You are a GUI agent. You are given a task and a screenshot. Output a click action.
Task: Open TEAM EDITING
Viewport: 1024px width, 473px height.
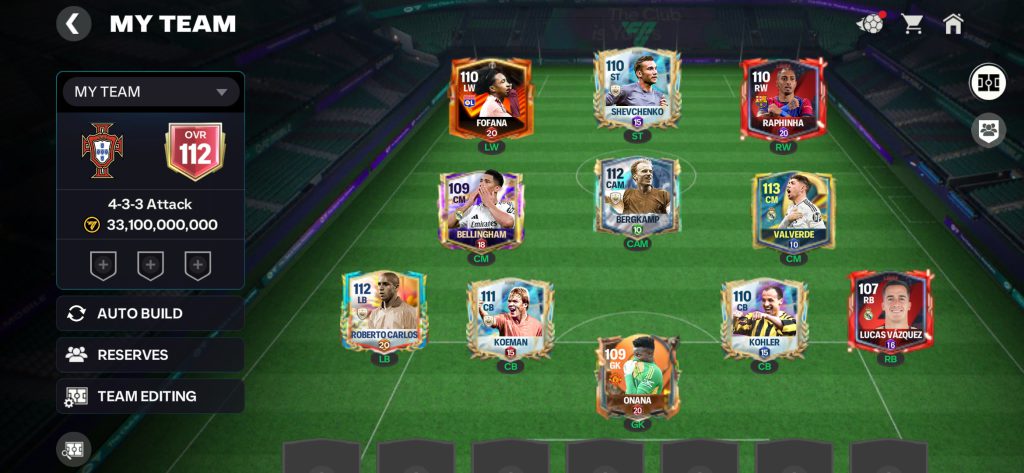[x=151, y=396]
